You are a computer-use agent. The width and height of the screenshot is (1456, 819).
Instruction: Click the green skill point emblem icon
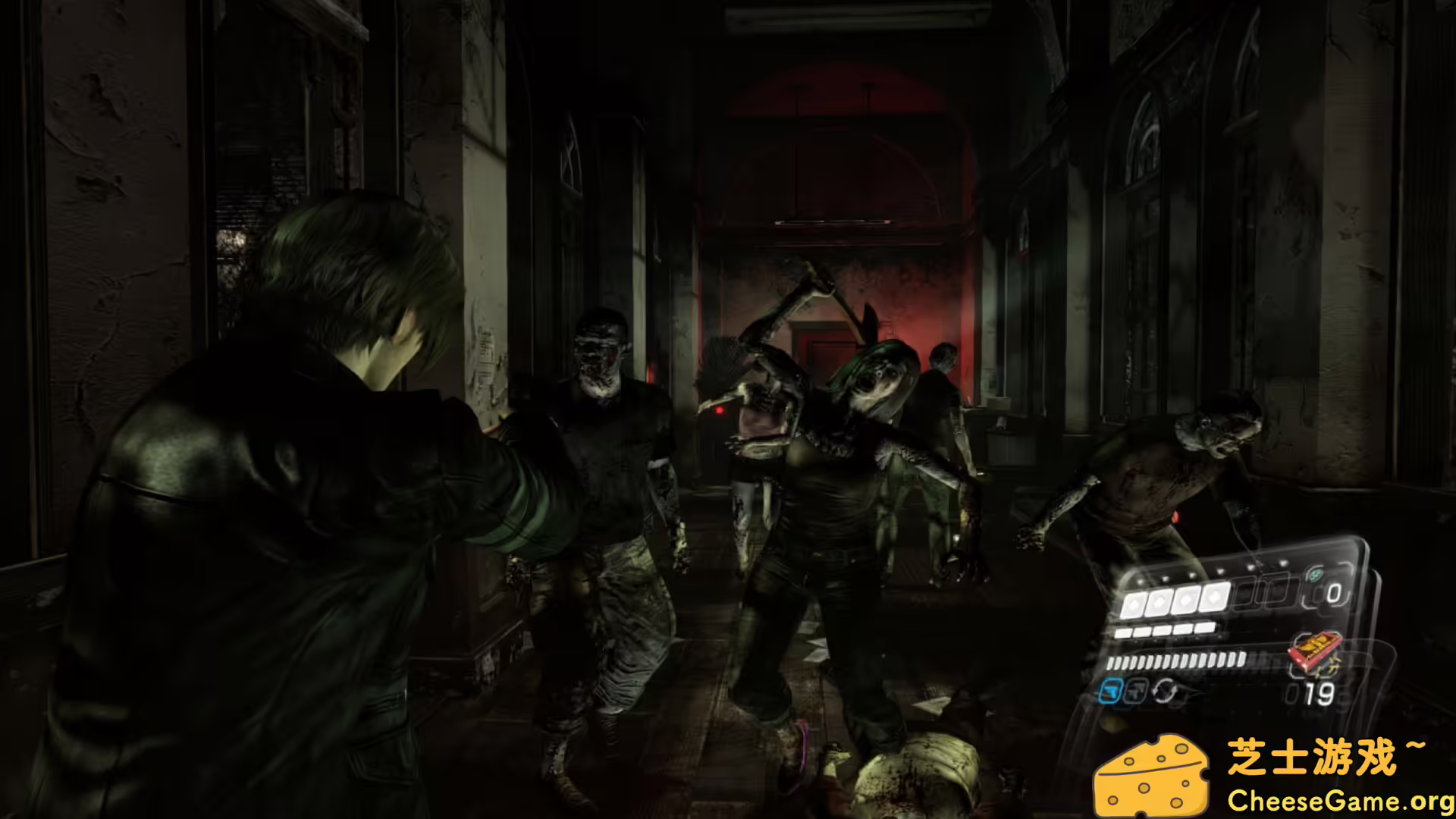pos(1316,574)
